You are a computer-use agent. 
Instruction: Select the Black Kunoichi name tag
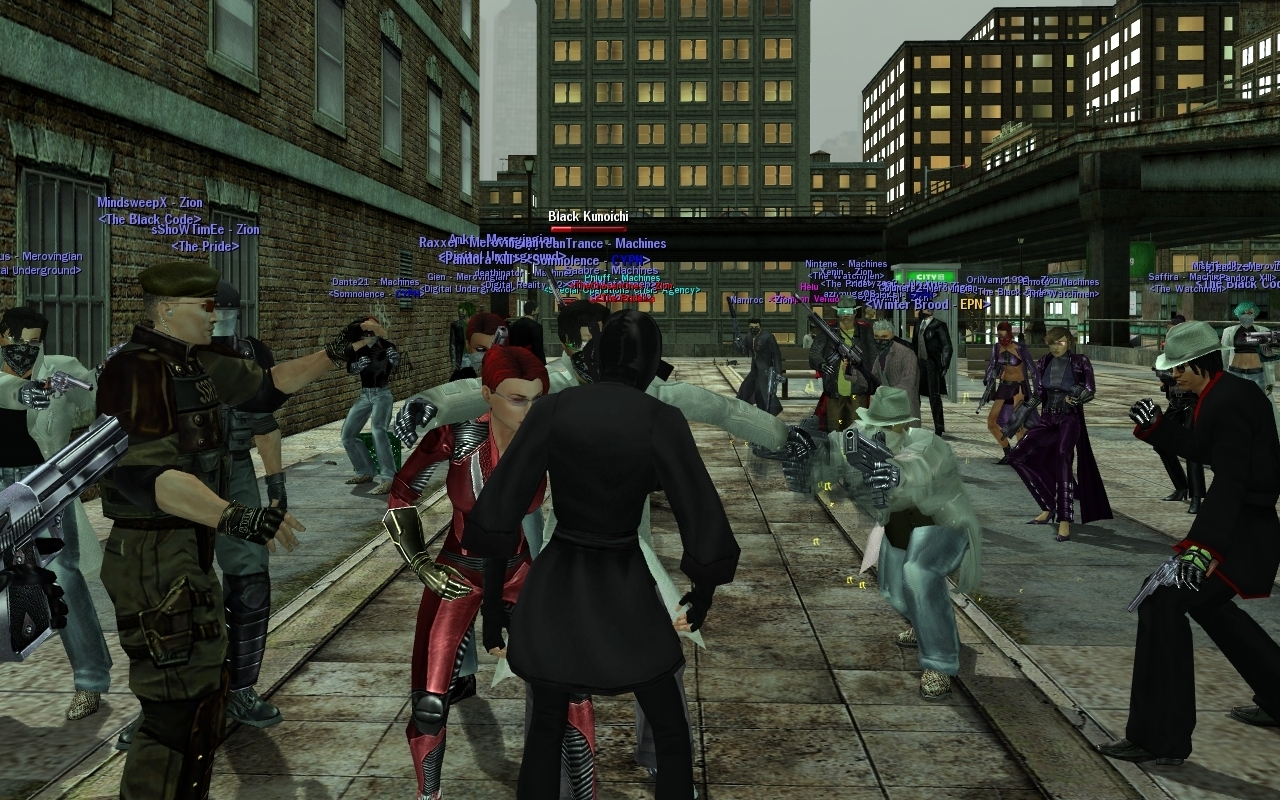coord(588,216)
